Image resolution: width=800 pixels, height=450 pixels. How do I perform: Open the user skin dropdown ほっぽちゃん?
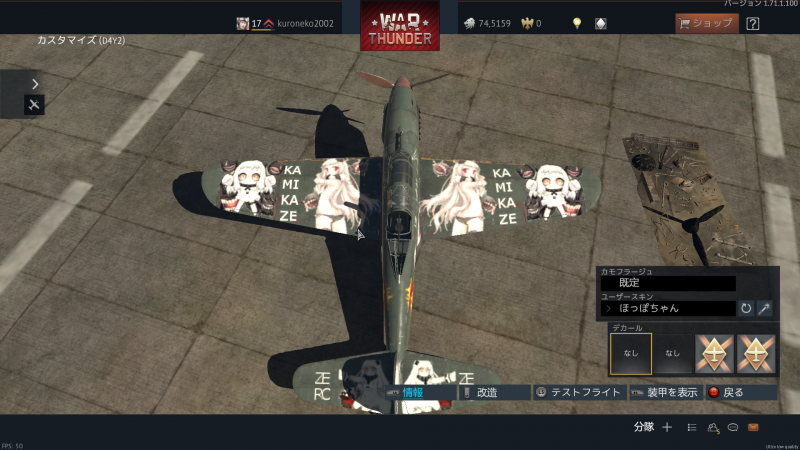pyautogui.click(x=667, y=308)
